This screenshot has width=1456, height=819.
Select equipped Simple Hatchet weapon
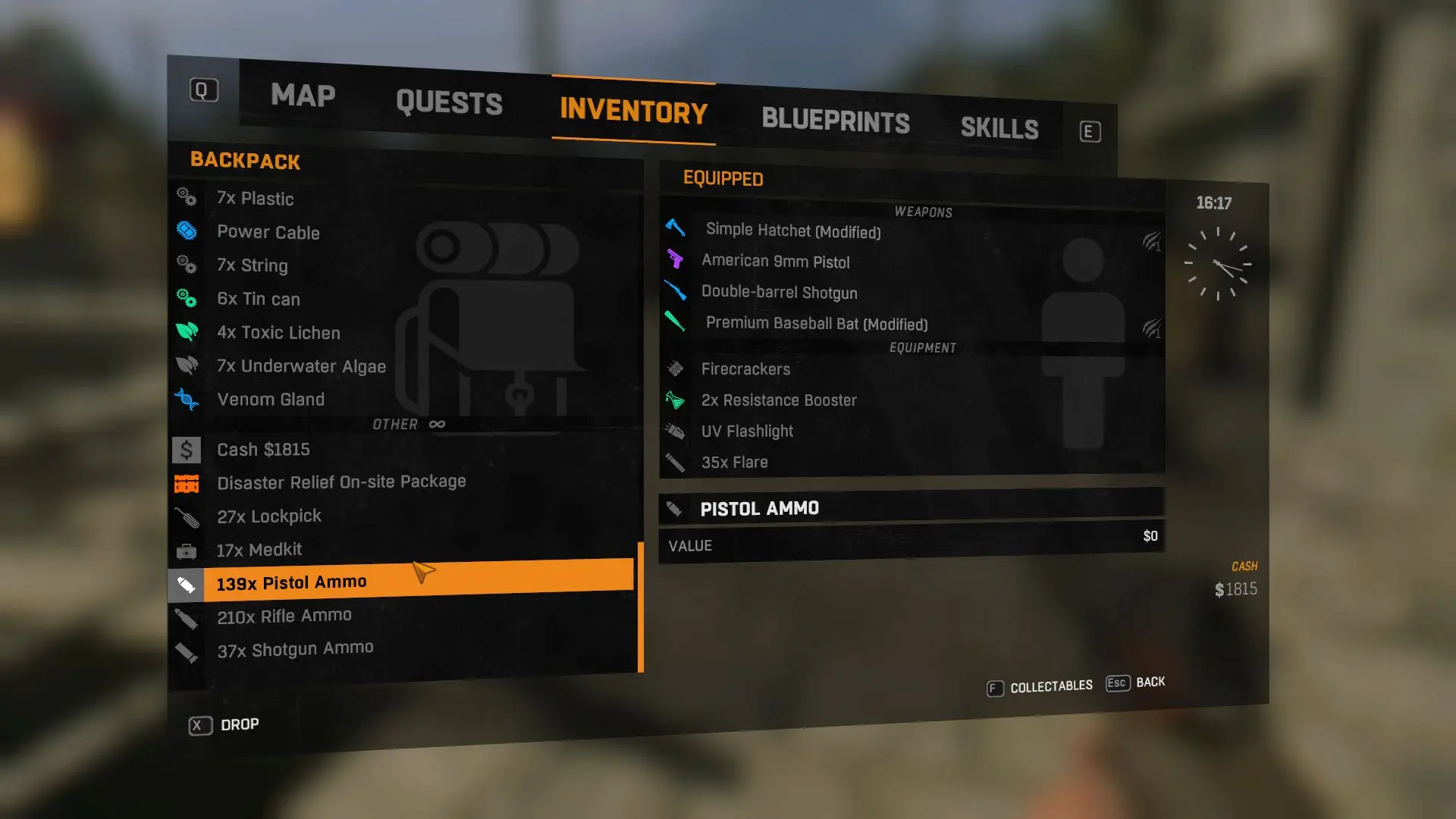[x=793, y=231]
